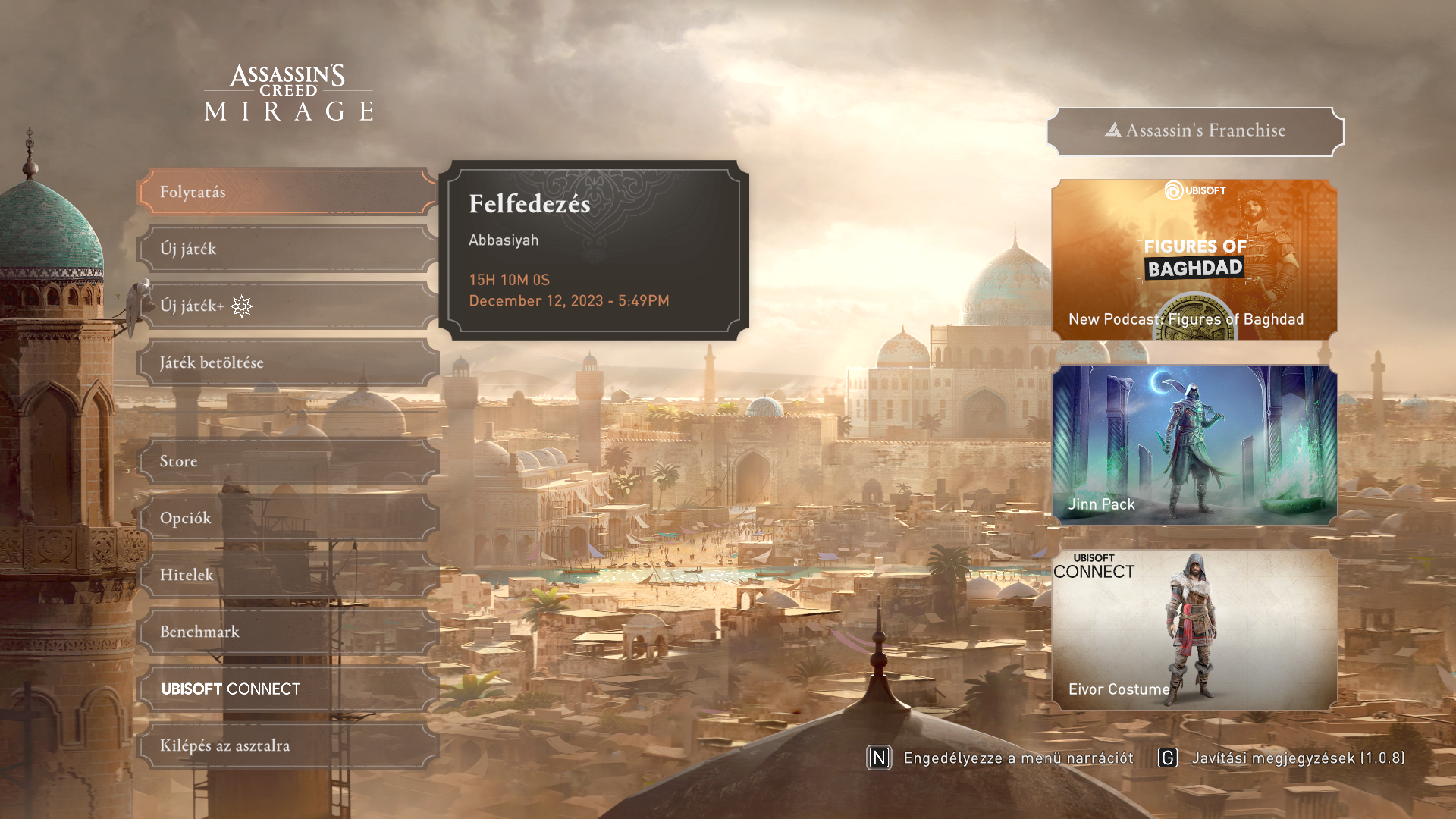Select Folytatás to continue the game

pos(287,192)
